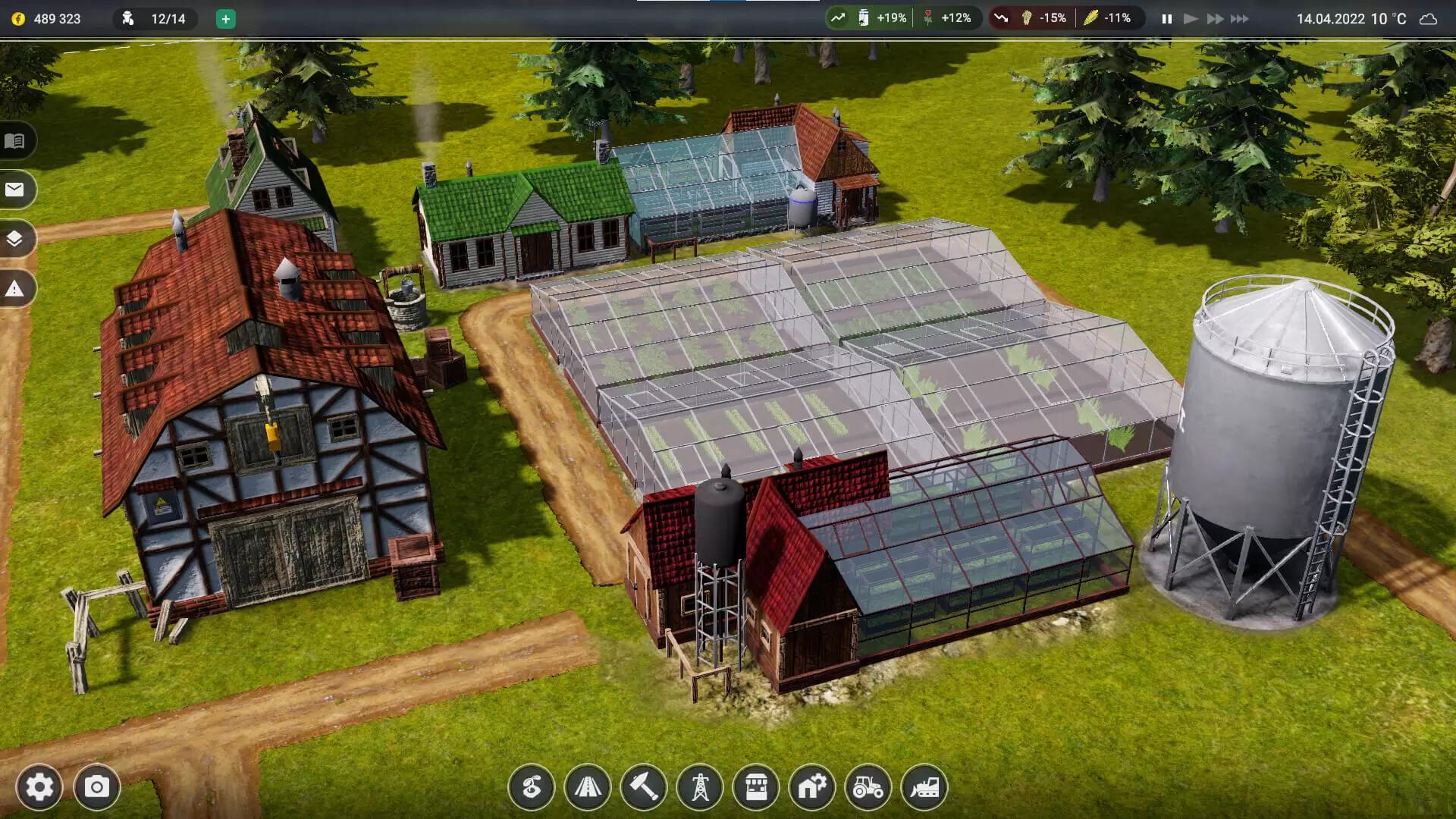1456x819 pixels.
Task: Open the hammer construction menu
Action: click(x=644, y=787)
